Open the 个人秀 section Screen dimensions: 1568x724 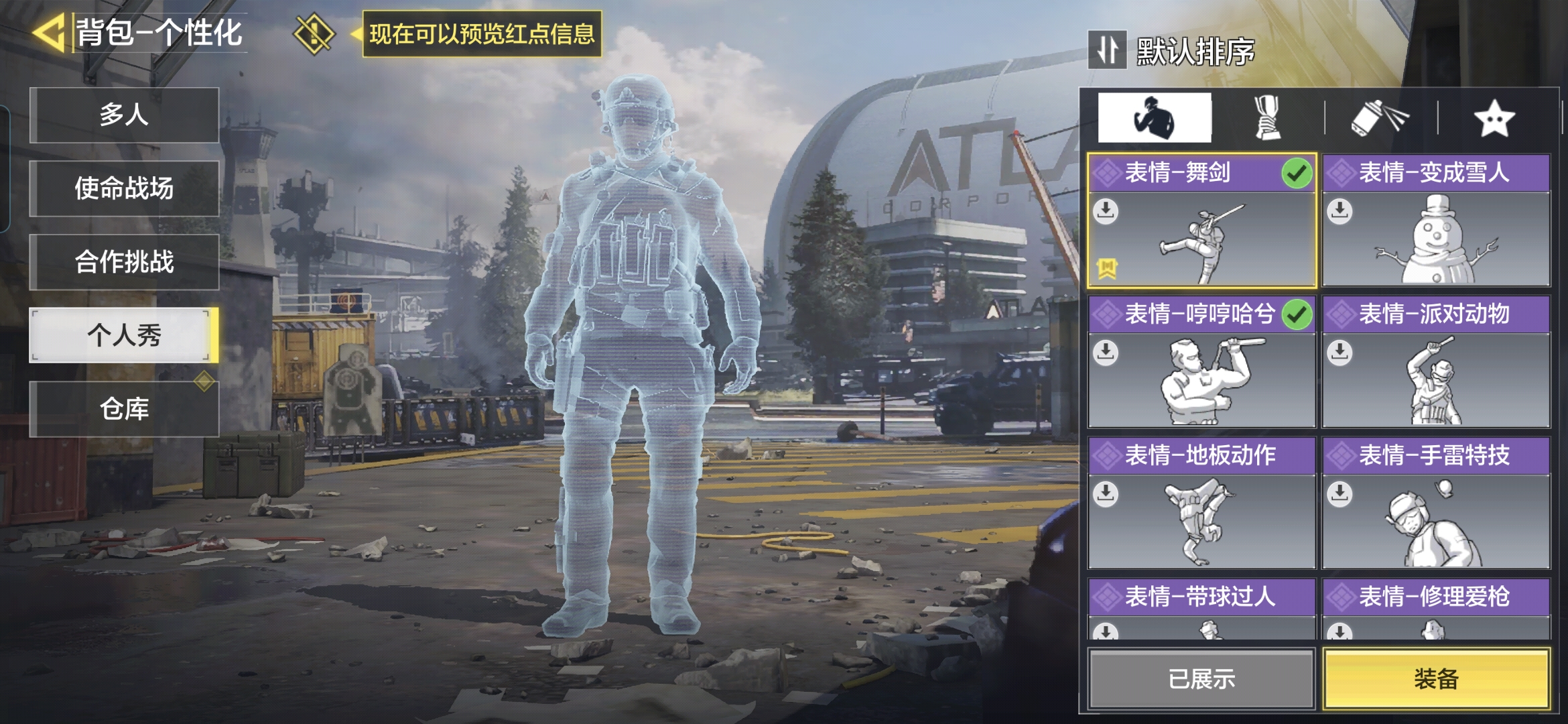(125, 335)
